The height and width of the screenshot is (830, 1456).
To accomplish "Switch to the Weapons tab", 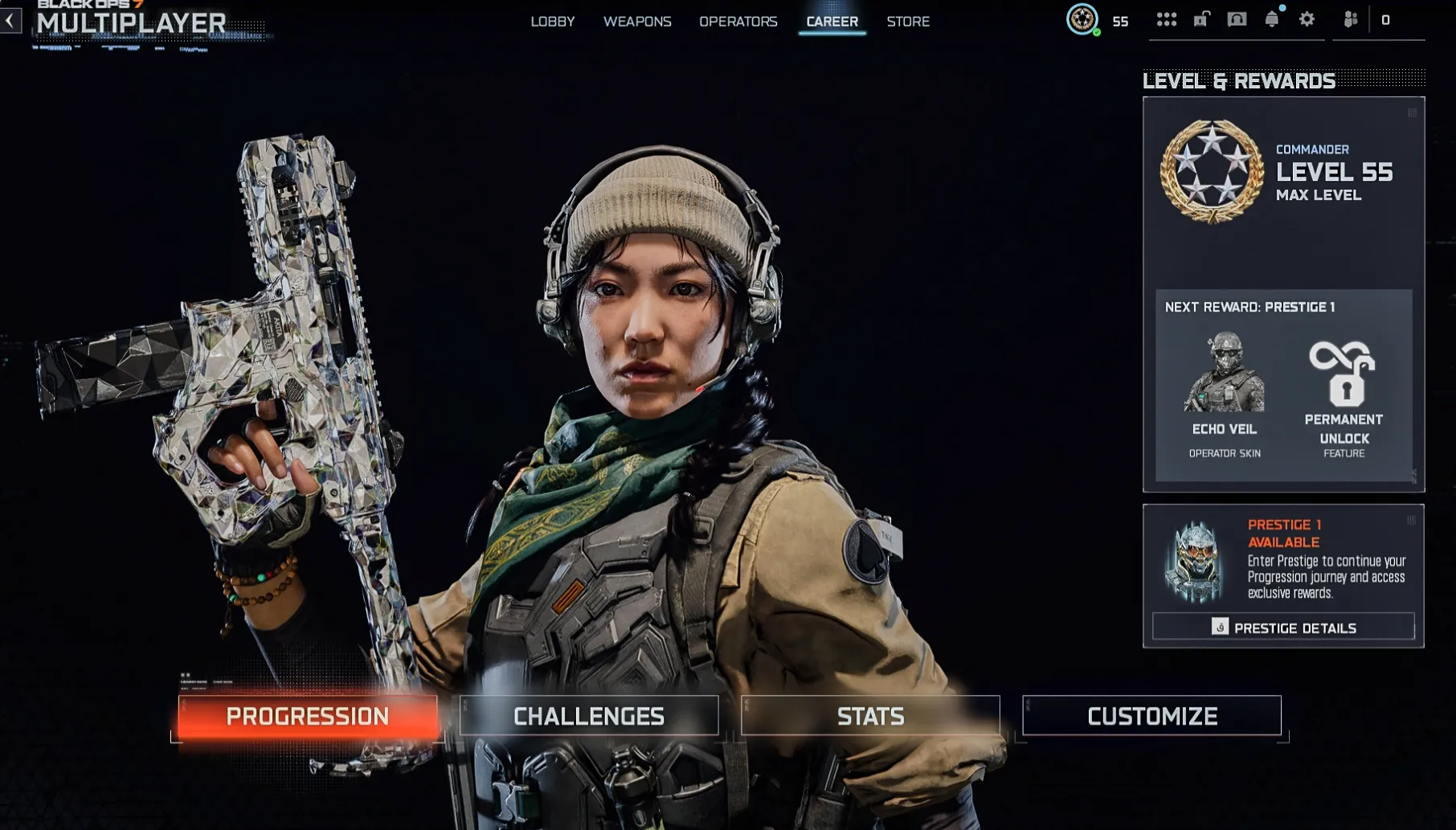I will pyautogui.click(x=637, y=22).
